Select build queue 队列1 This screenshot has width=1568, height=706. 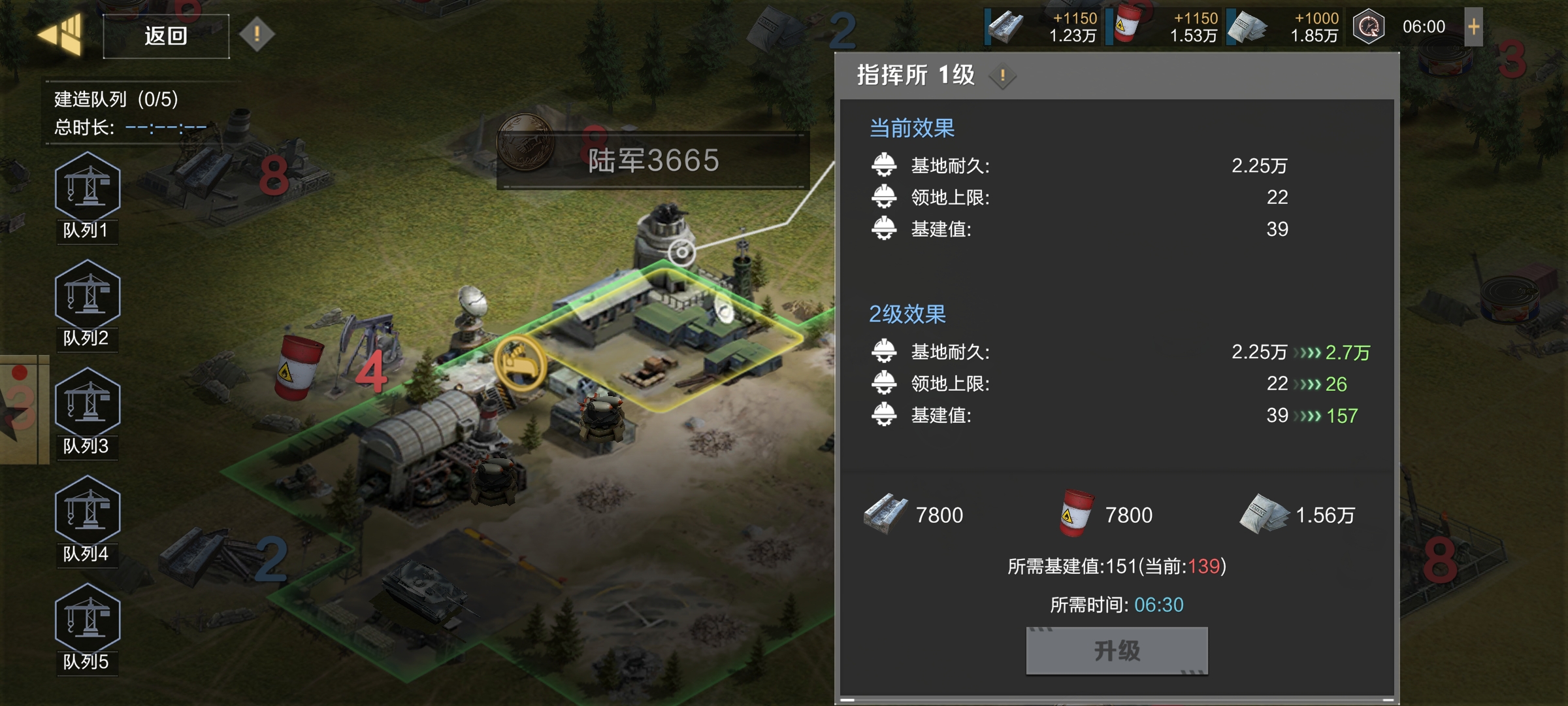coord(87,196)
